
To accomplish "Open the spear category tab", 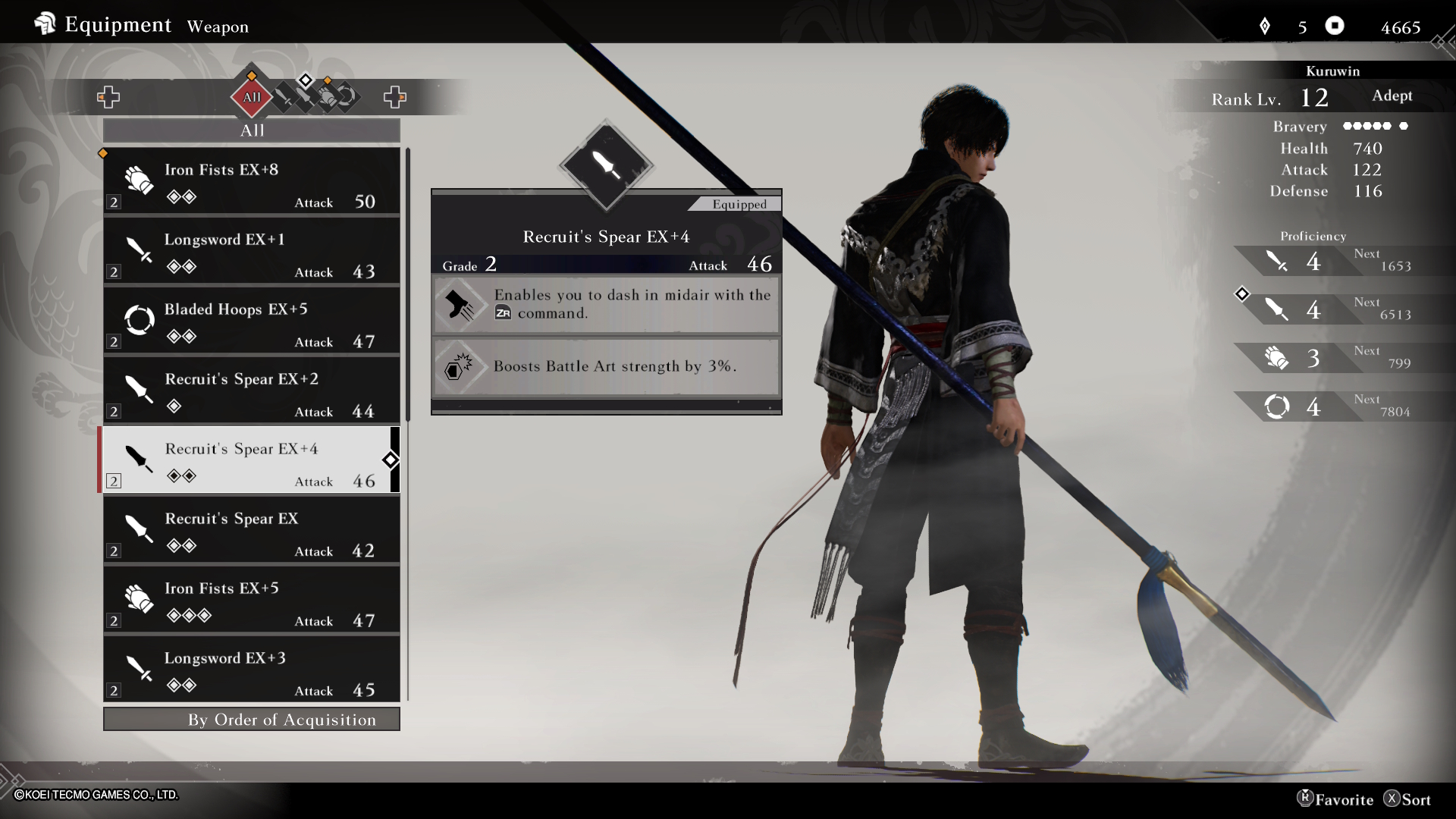I will (305, 97).
